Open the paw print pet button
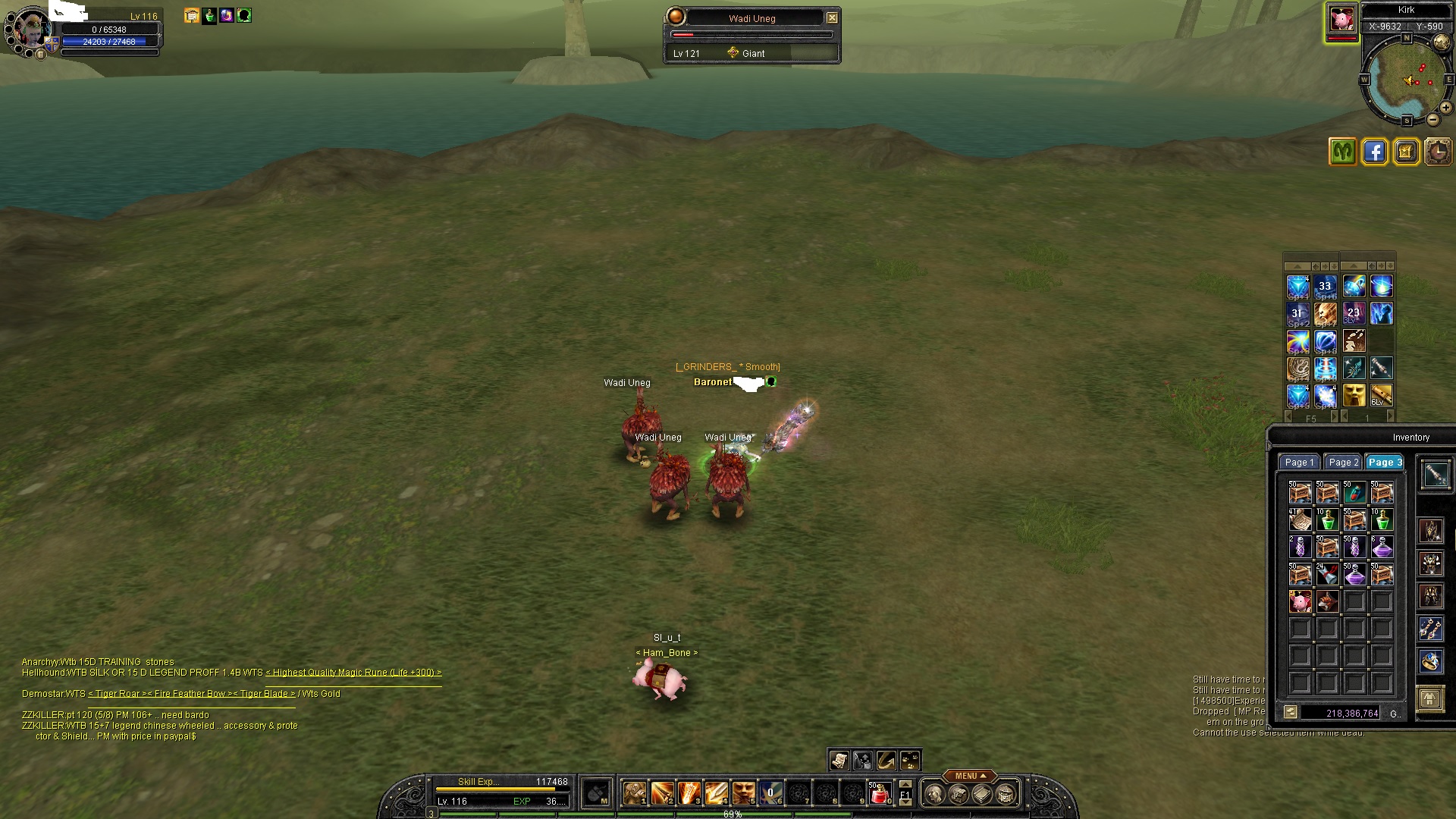 910,760
